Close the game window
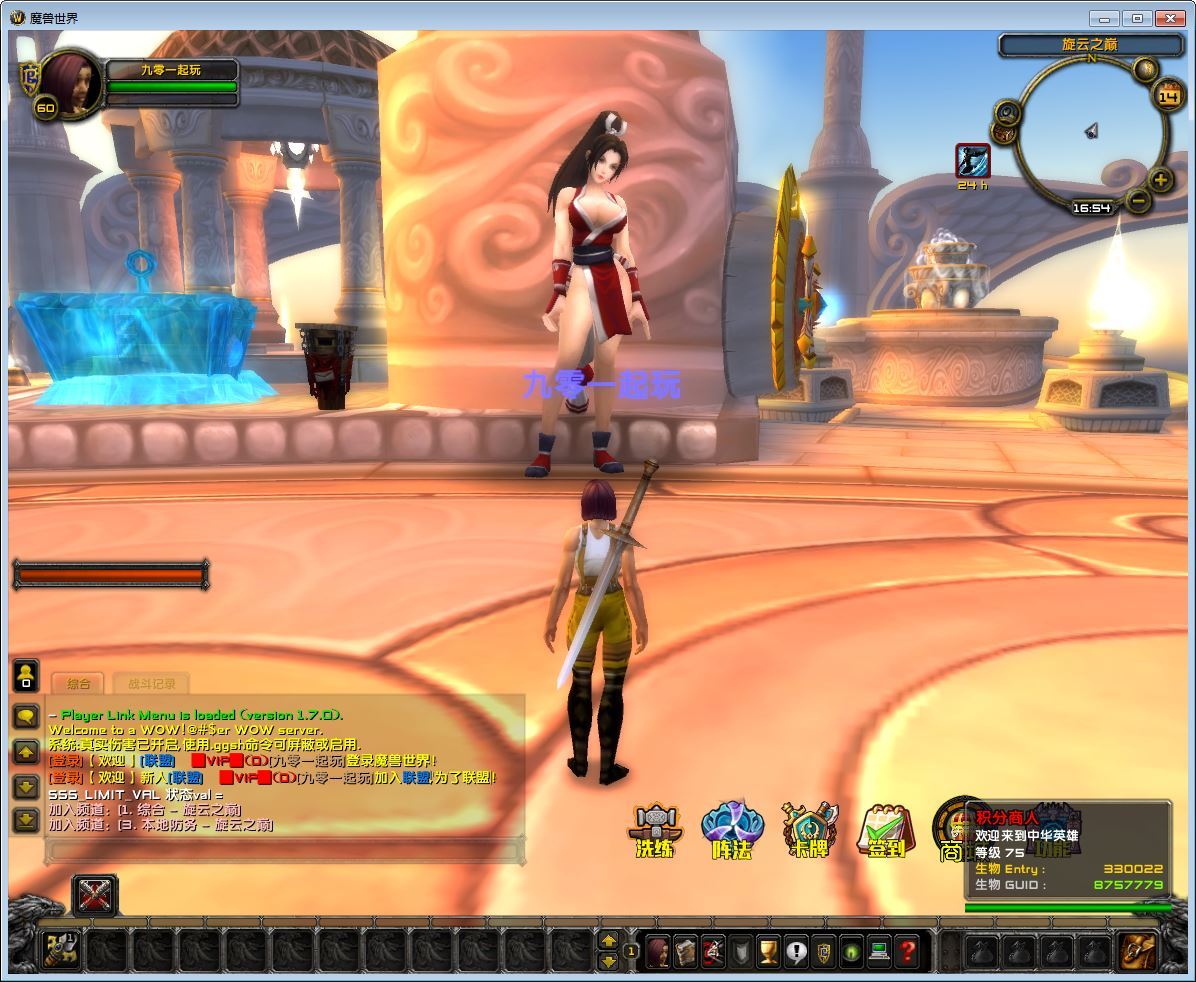 (1168, 18)
